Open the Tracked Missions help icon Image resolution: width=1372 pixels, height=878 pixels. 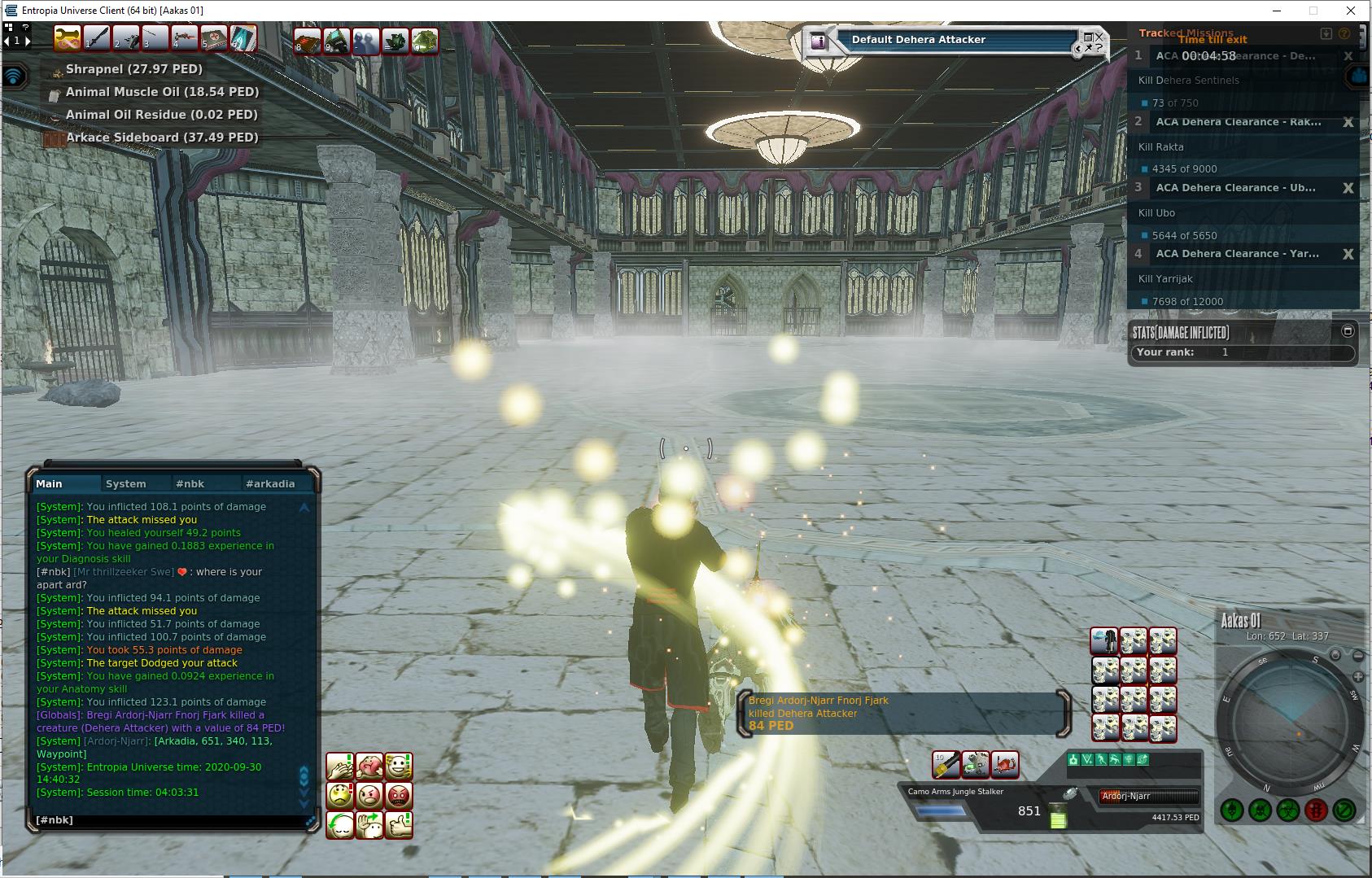coord(1344,33)
